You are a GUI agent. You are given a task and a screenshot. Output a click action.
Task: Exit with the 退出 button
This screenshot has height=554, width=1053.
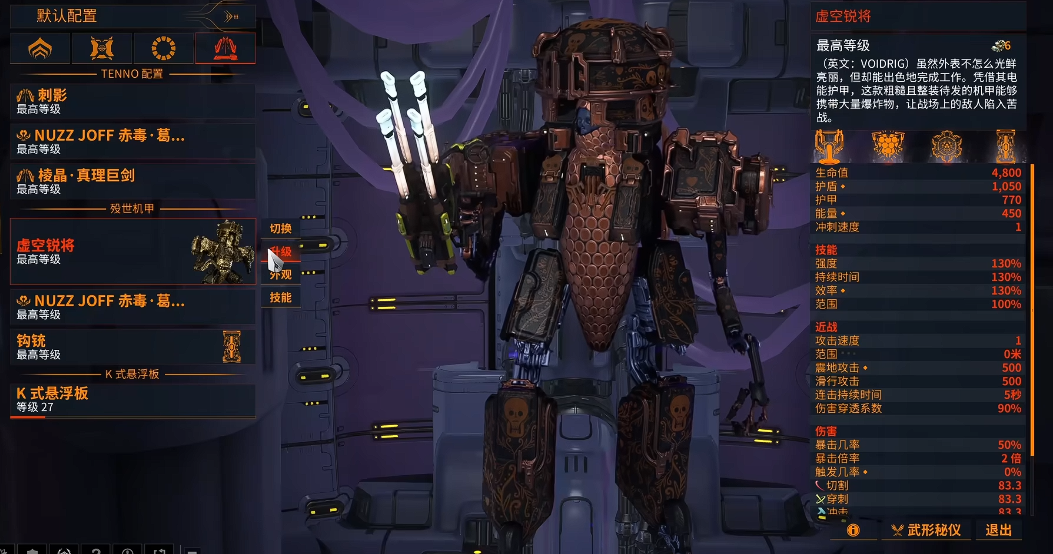999,530
